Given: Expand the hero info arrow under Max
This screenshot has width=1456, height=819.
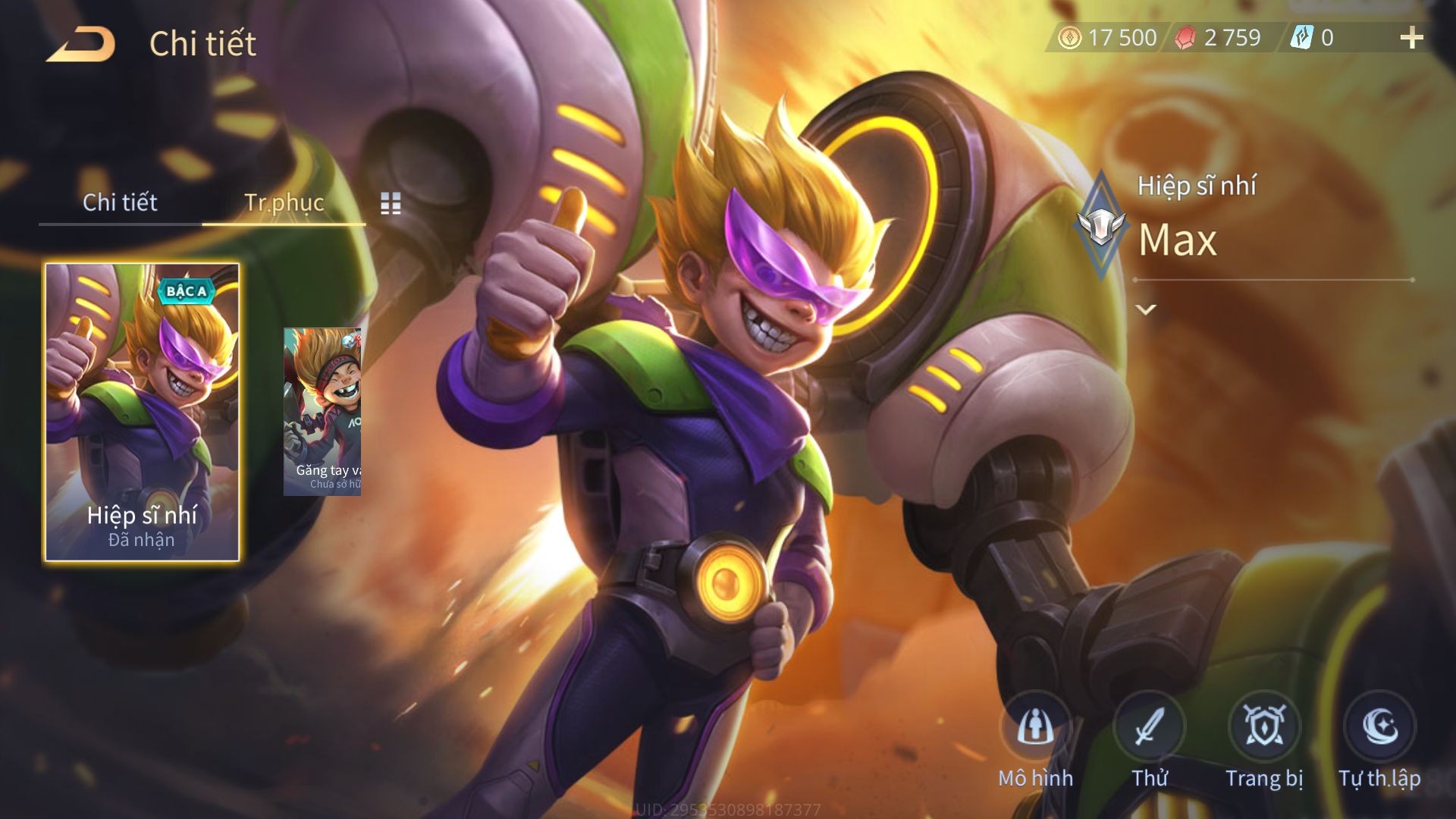Looking at the screenshot, I should (1145, 309).
